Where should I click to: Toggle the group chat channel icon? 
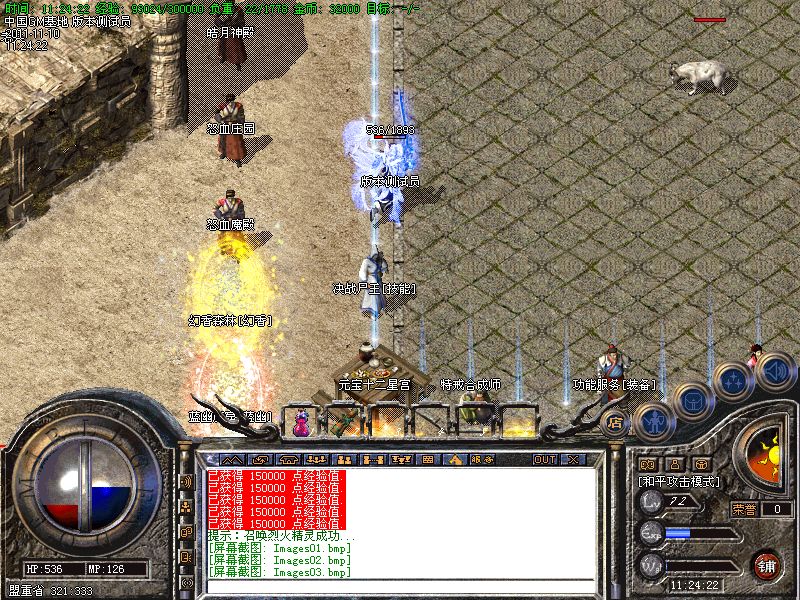[185, 507]
